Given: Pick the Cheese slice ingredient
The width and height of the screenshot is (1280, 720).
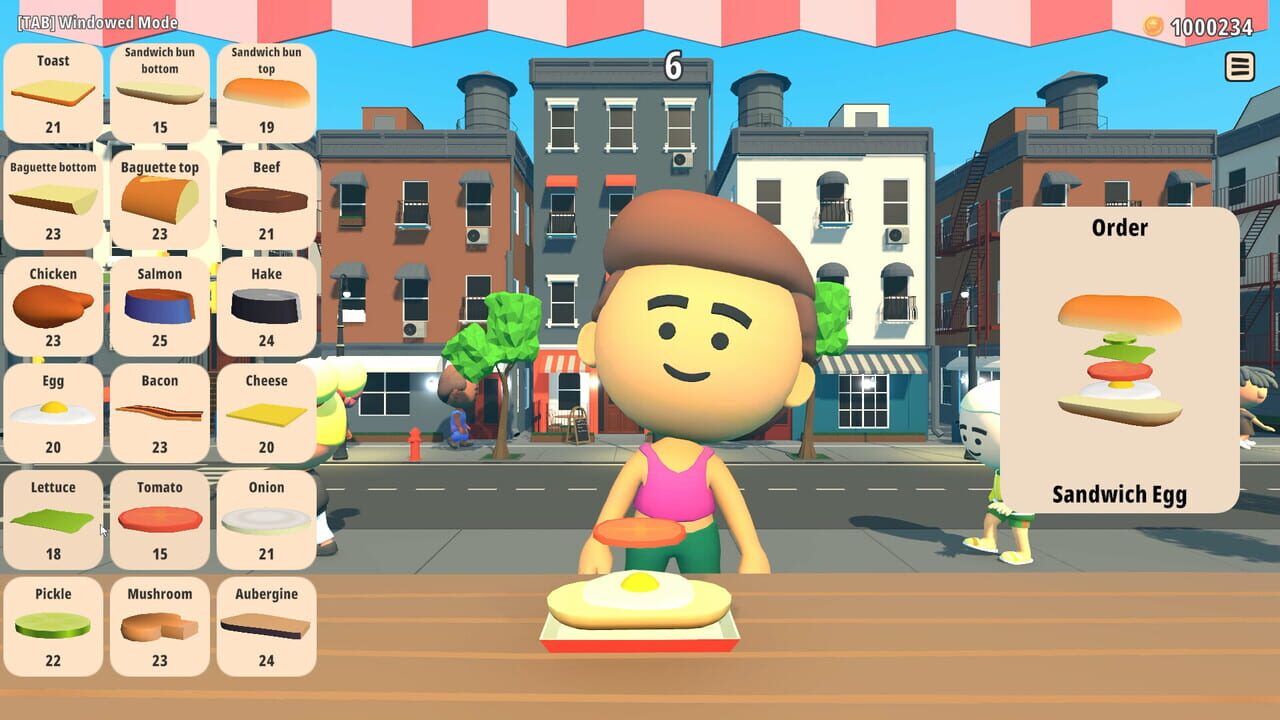Looking at the screenshot, I should (x=266, y=411).
